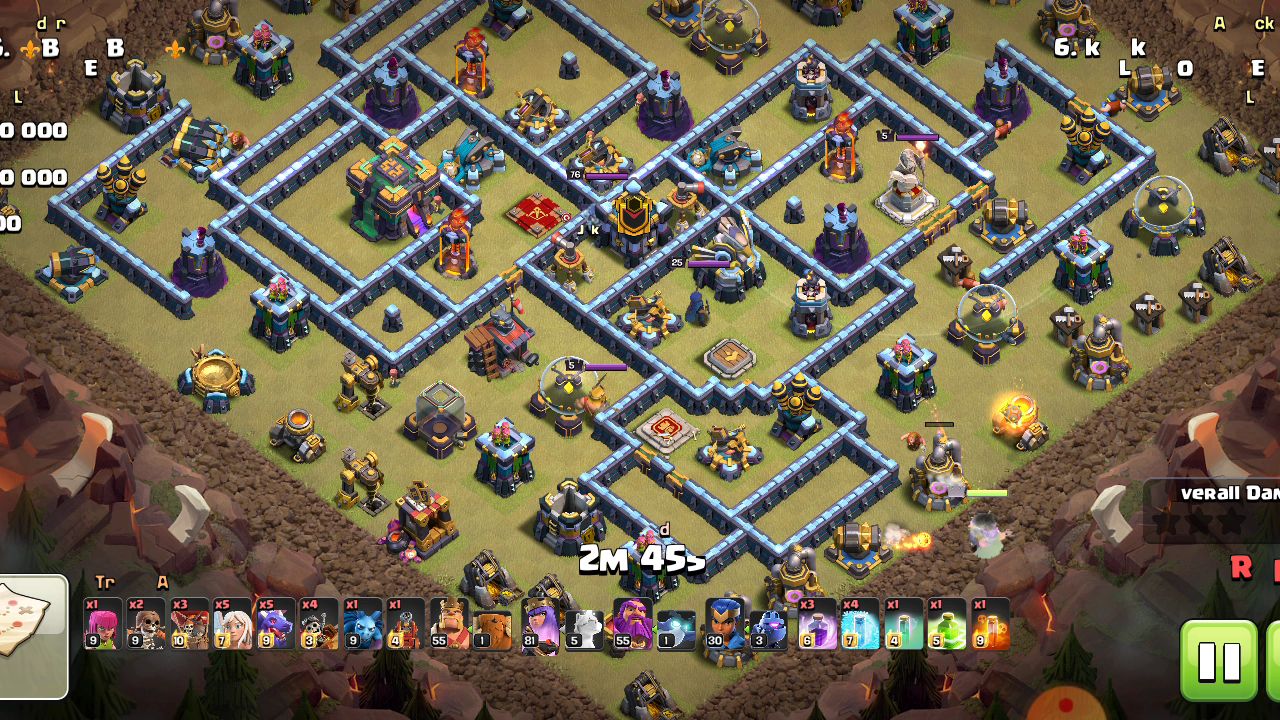Choose the purple Rage spell card

817,624
